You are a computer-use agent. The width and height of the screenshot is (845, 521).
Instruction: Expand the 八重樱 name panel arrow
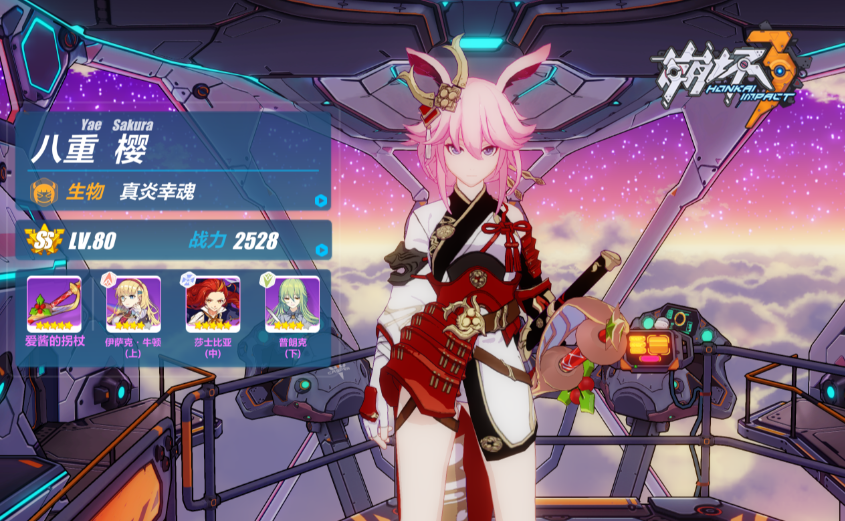pos(320,200)
